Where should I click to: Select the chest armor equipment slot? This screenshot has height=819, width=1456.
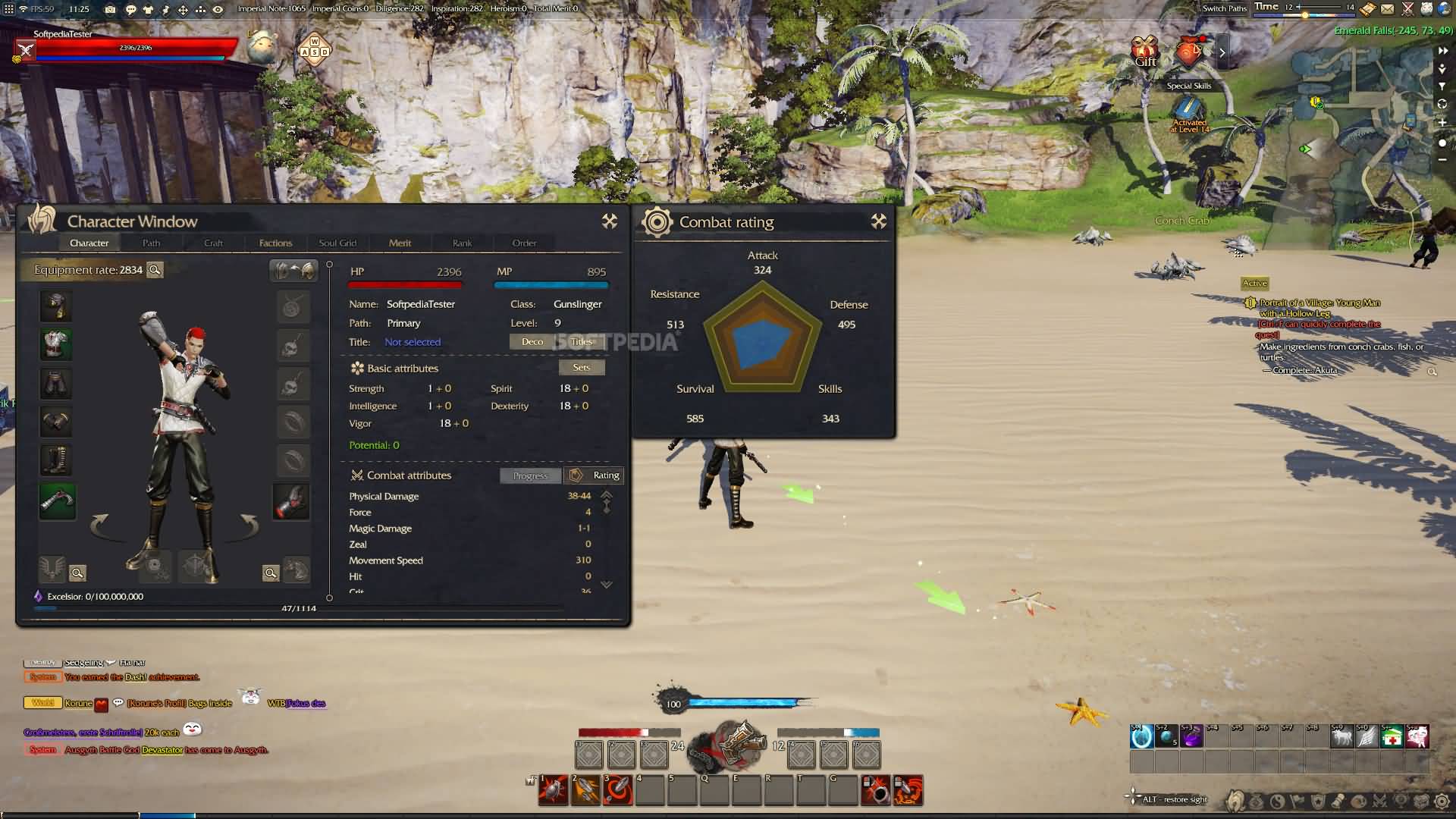(56, 344)
